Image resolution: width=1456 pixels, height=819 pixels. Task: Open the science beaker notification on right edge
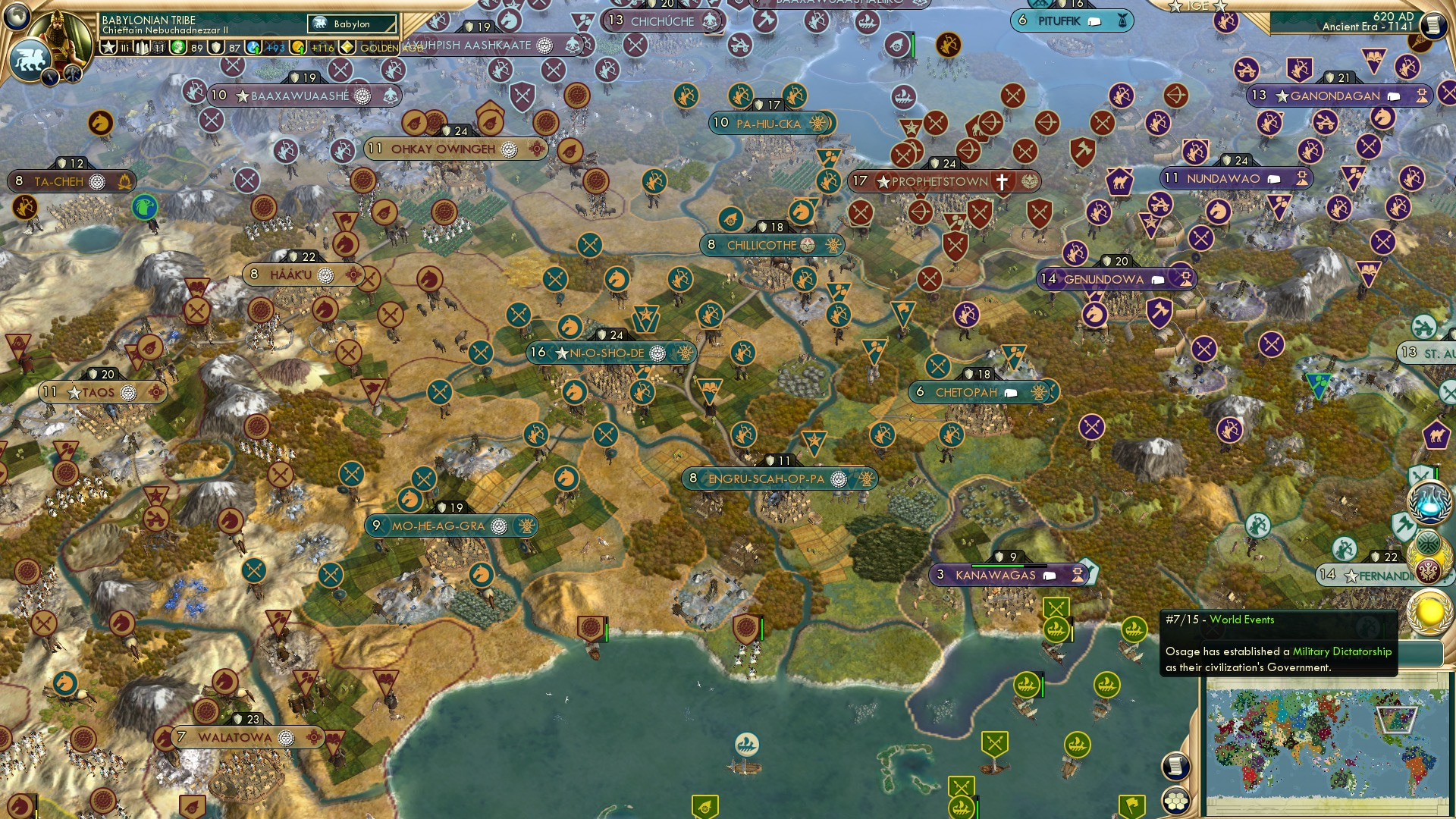pyautogui.click(x=1428, y=501)
